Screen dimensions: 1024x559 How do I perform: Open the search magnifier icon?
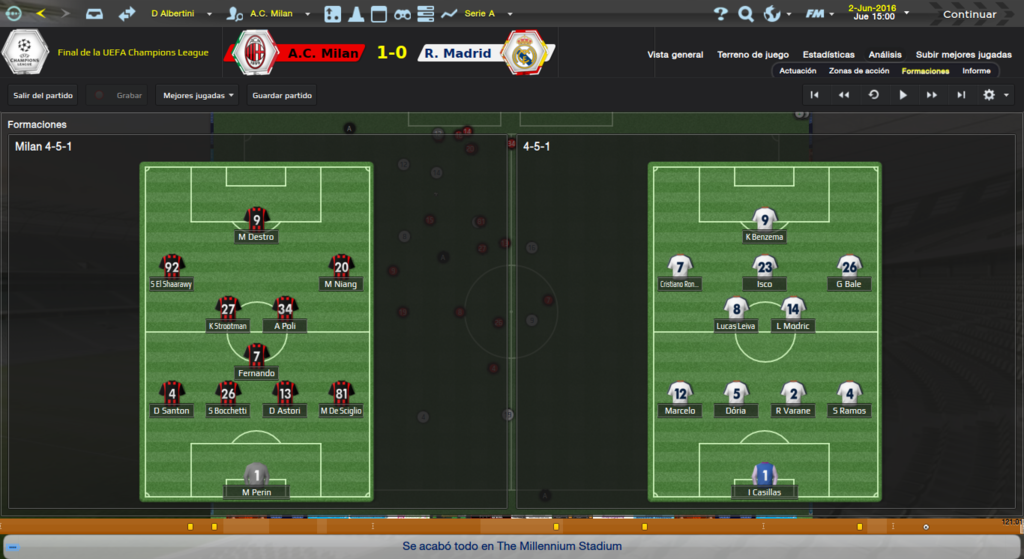tap(746, 14)
